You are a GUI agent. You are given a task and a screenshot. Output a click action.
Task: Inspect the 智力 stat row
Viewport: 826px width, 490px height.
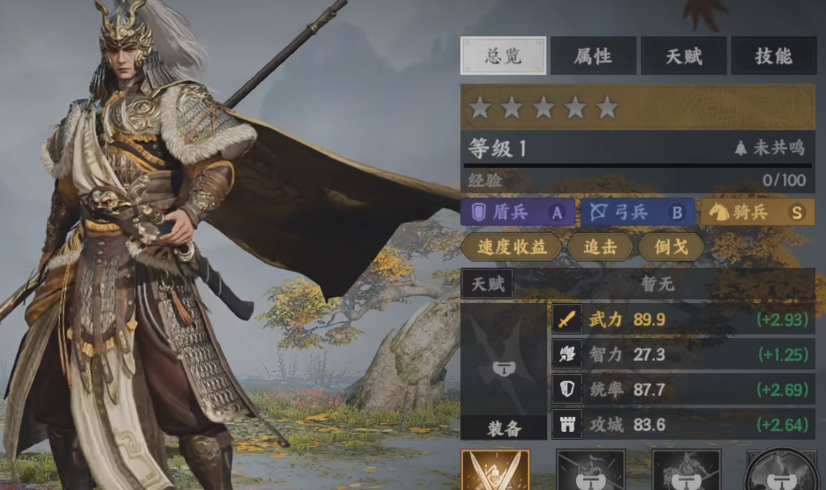click(683, 354)
